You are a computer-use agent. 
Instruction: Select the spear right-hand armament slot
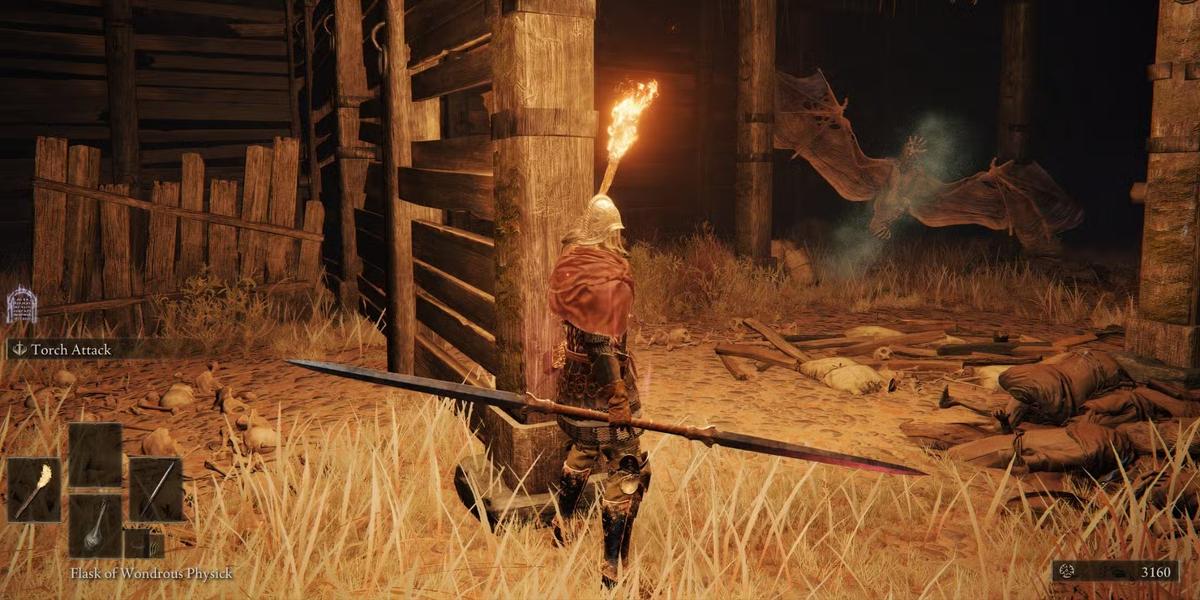[156, 489]
